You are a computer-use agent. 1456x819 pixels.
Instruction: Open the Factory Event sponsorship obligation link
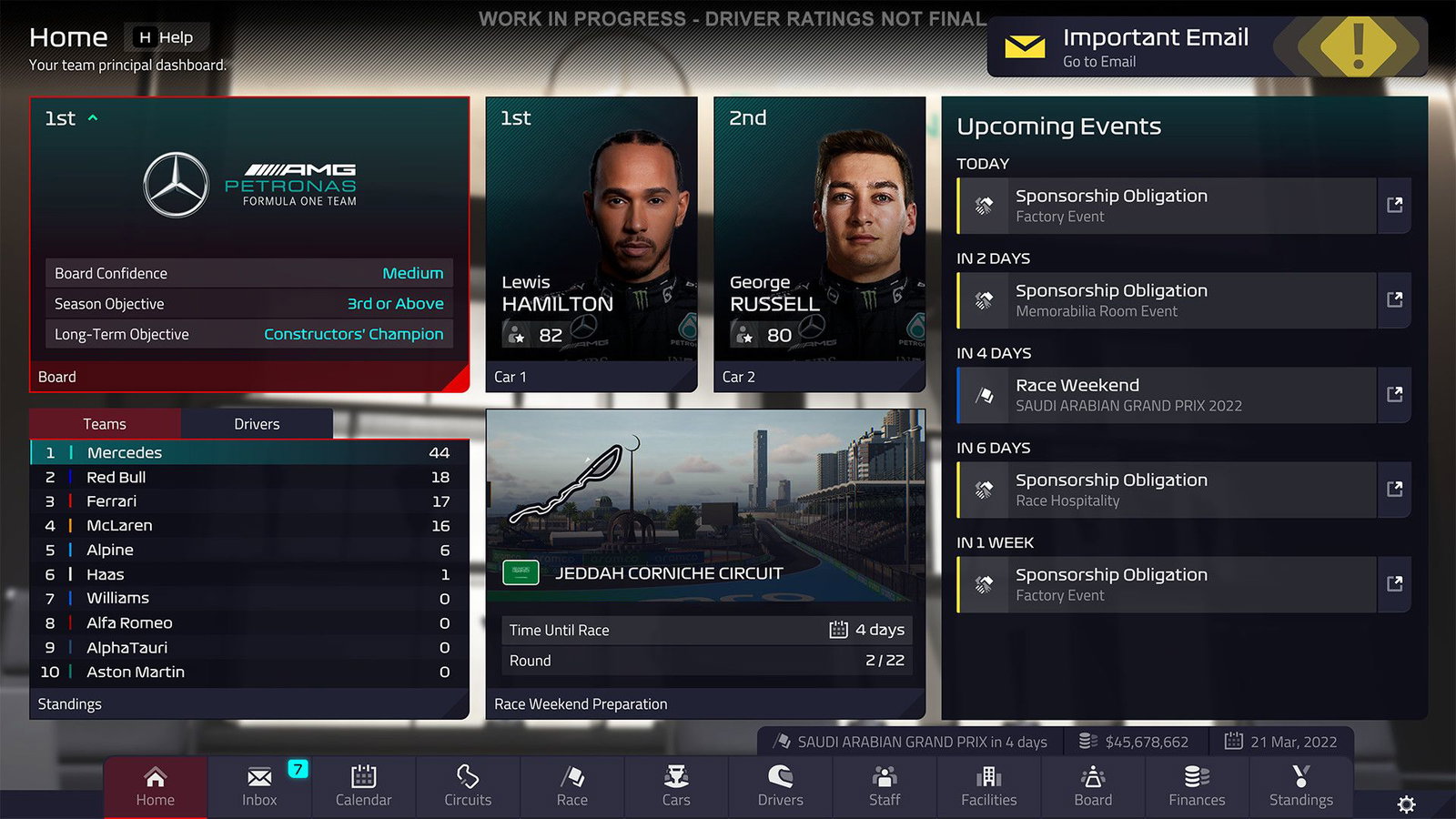pos(1395,206)
